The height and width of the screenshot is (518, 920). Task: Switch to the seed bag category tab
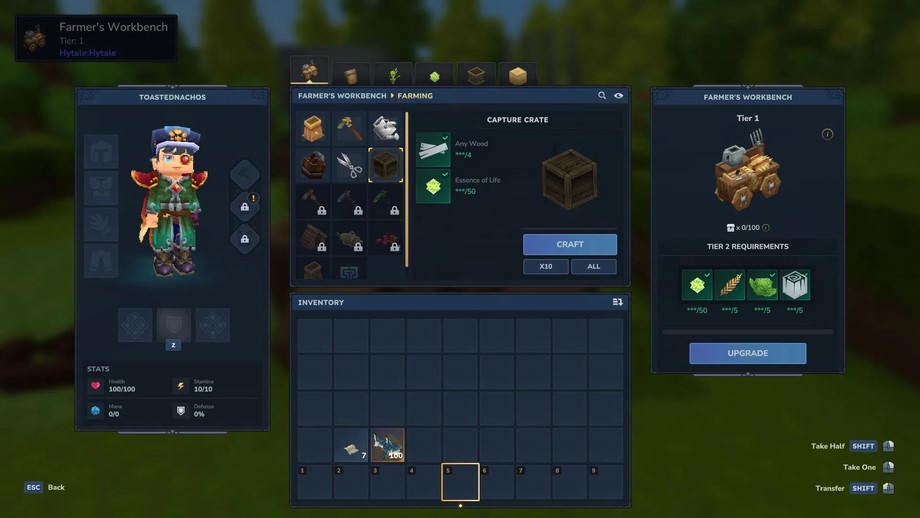tap(351, 76)
